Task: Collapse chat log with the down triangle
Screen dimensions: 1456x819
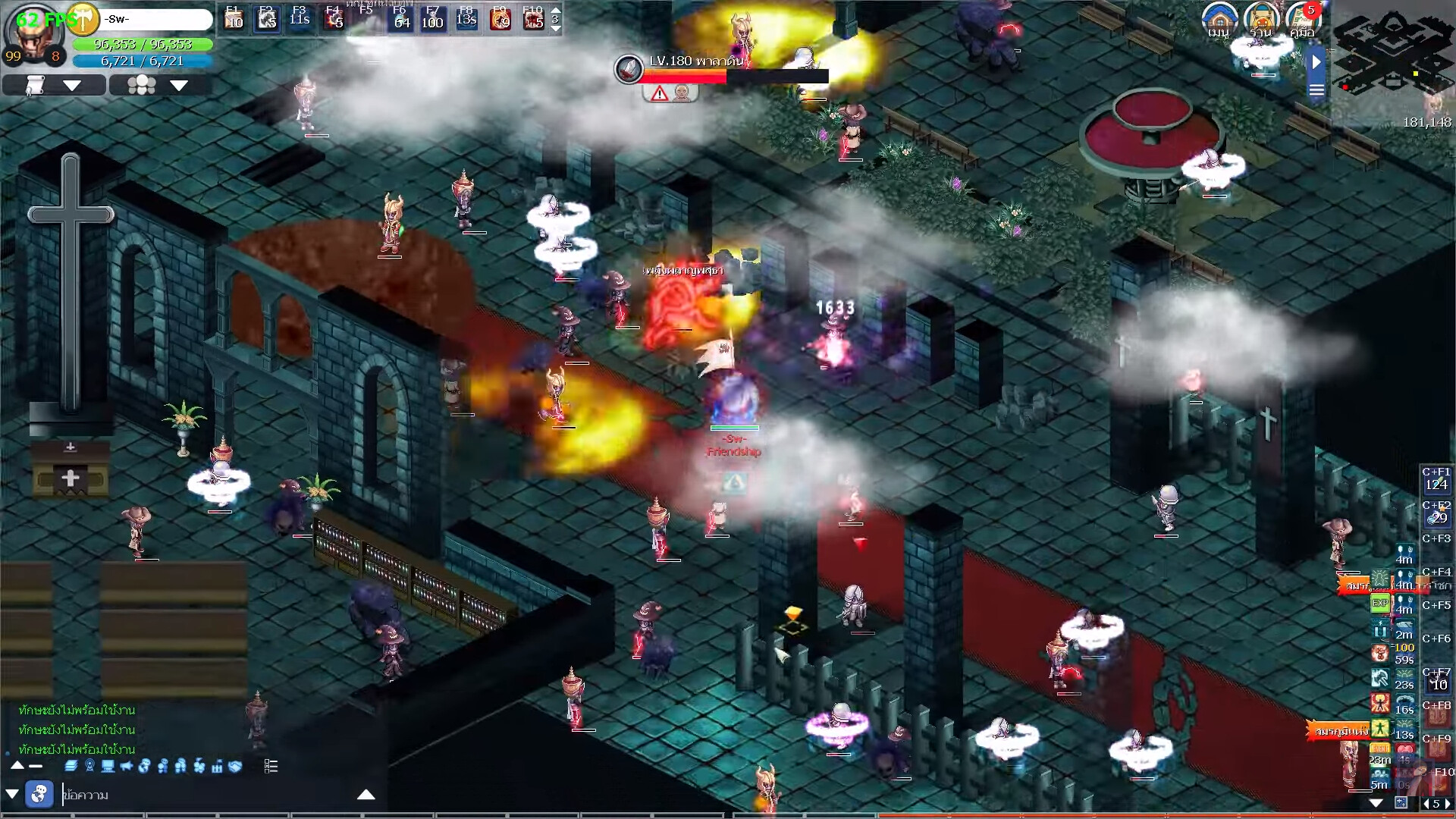Action: [x=11, y=794]
